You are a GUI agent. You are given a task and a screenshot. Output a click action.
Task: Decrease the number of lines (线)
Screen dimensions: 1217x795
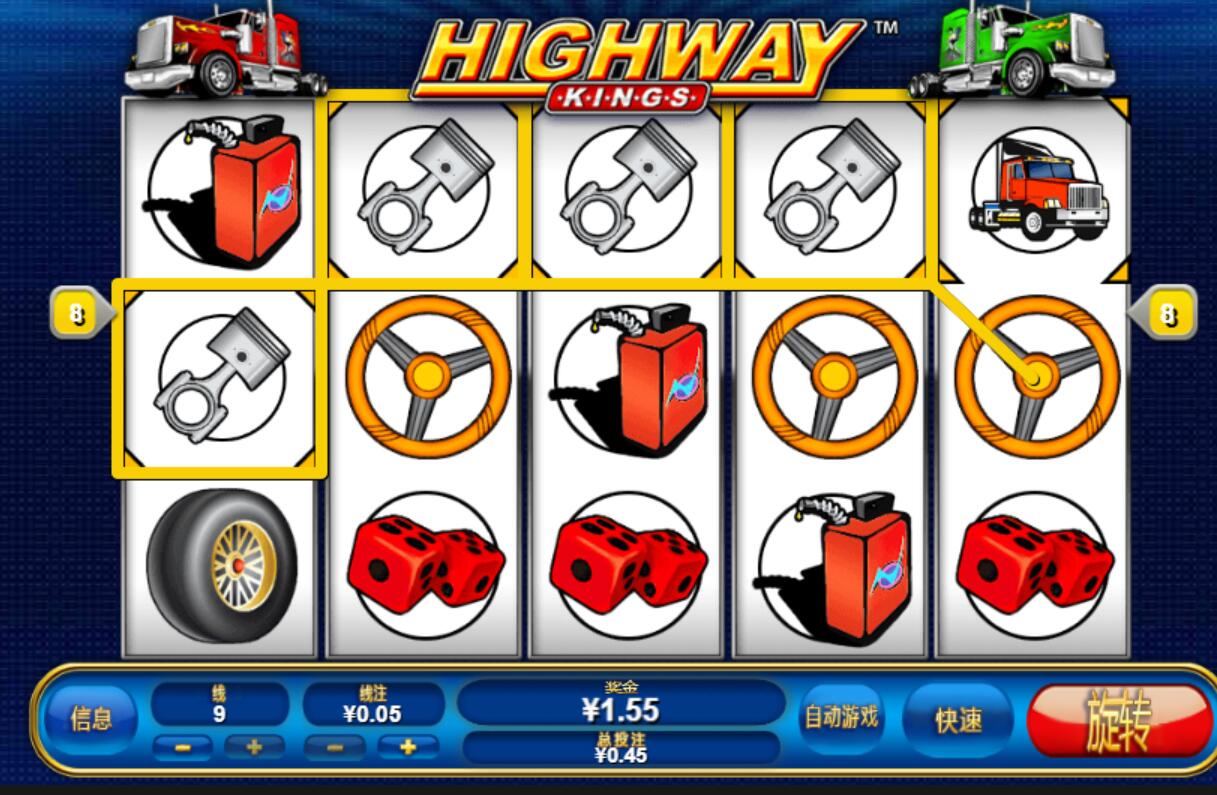pyautogui.click(x=182, y=747)
